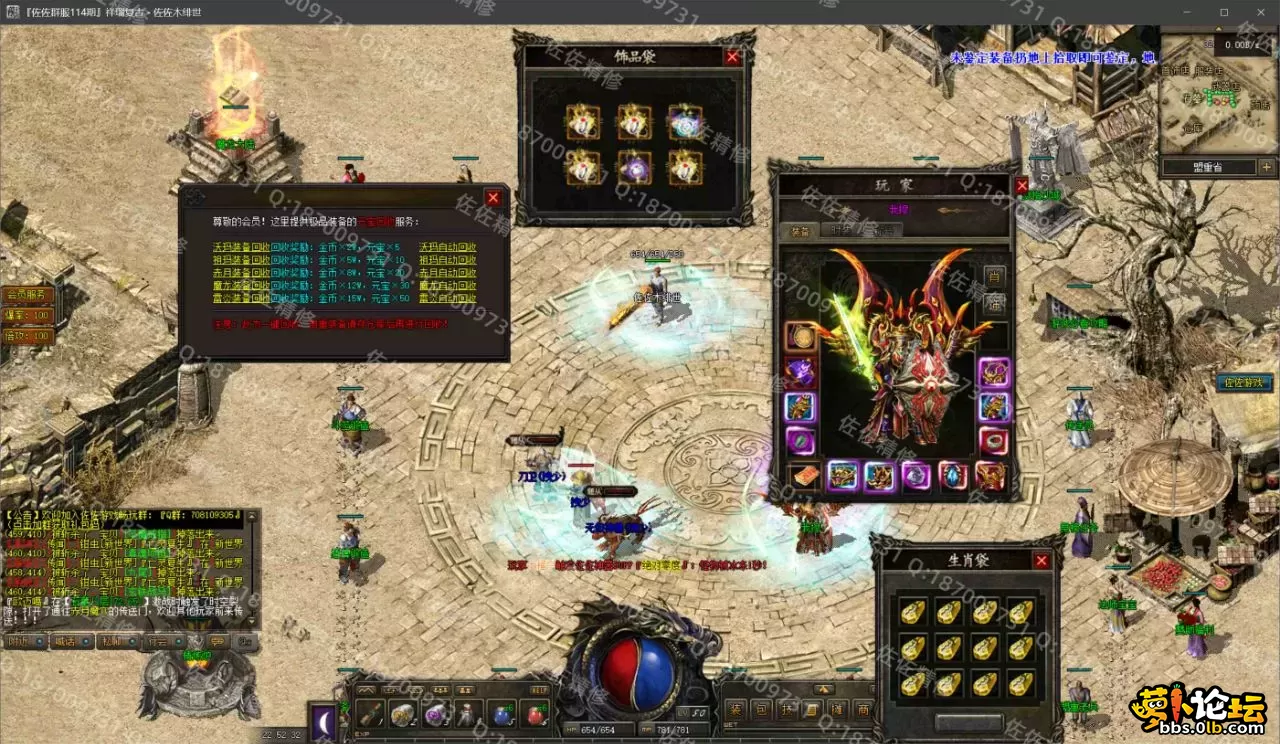Open the 商 shop button
1280x744 pixels.
(x=863, y=710)
